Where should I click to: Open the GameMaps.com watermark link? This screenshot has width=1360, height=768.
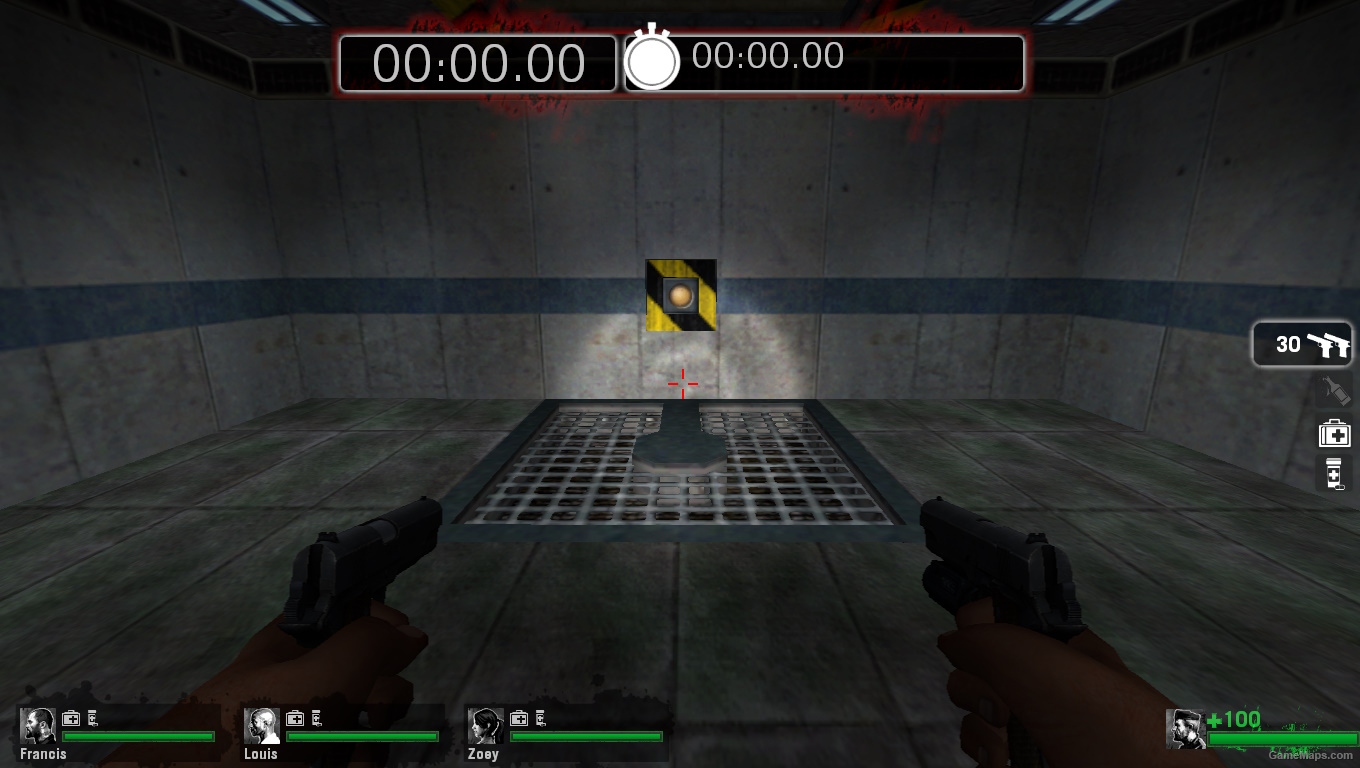[x=1310, y=756]
